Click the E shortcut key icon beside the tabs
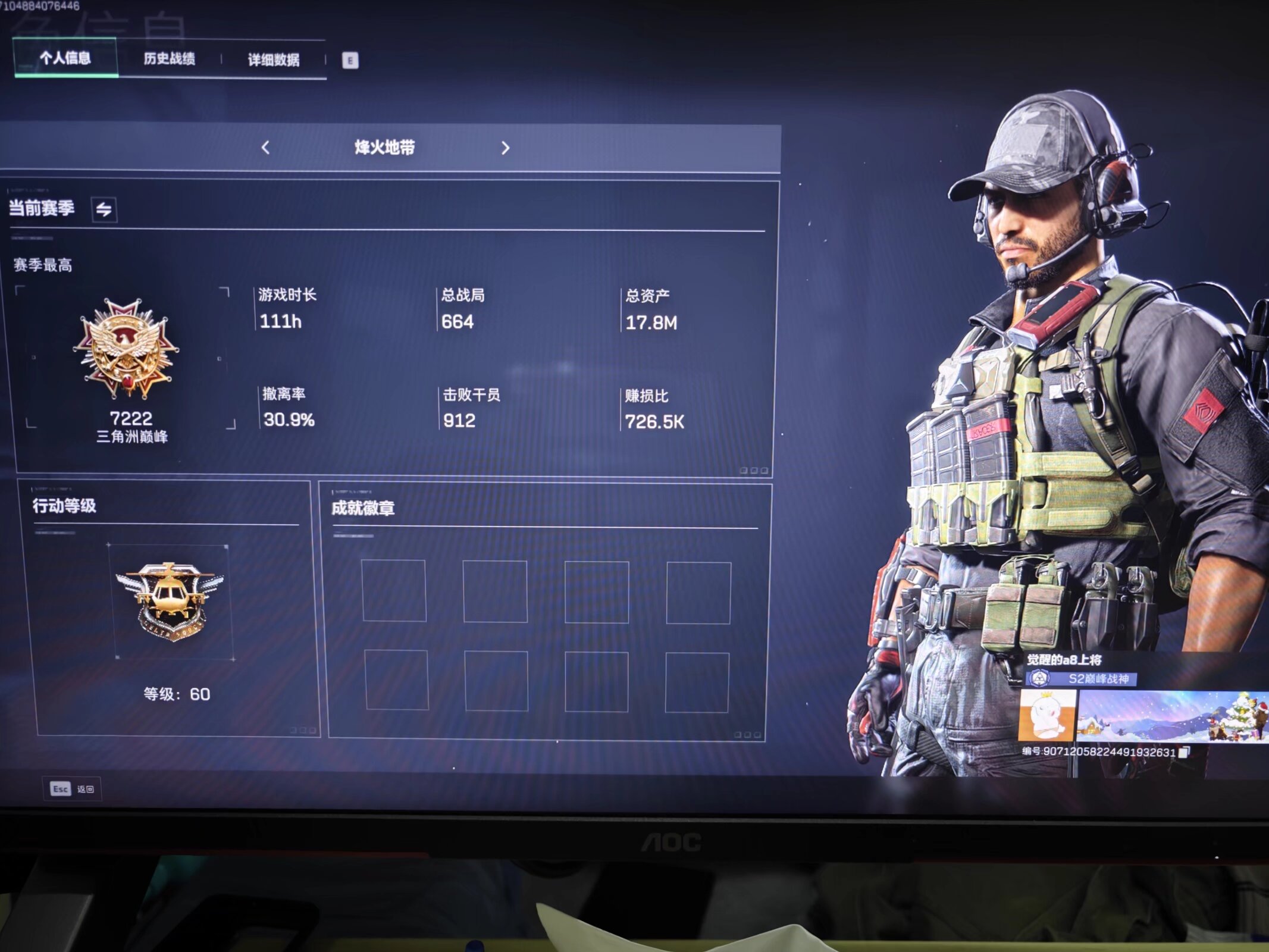The image size is (1269, 952). [x=351, y=59]
